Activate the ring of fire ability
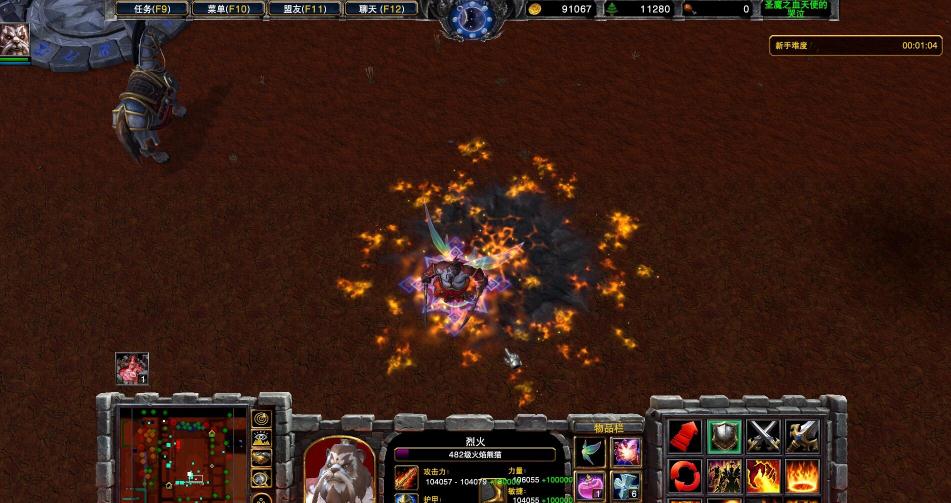Screen dimensions: 951x503 803,475
